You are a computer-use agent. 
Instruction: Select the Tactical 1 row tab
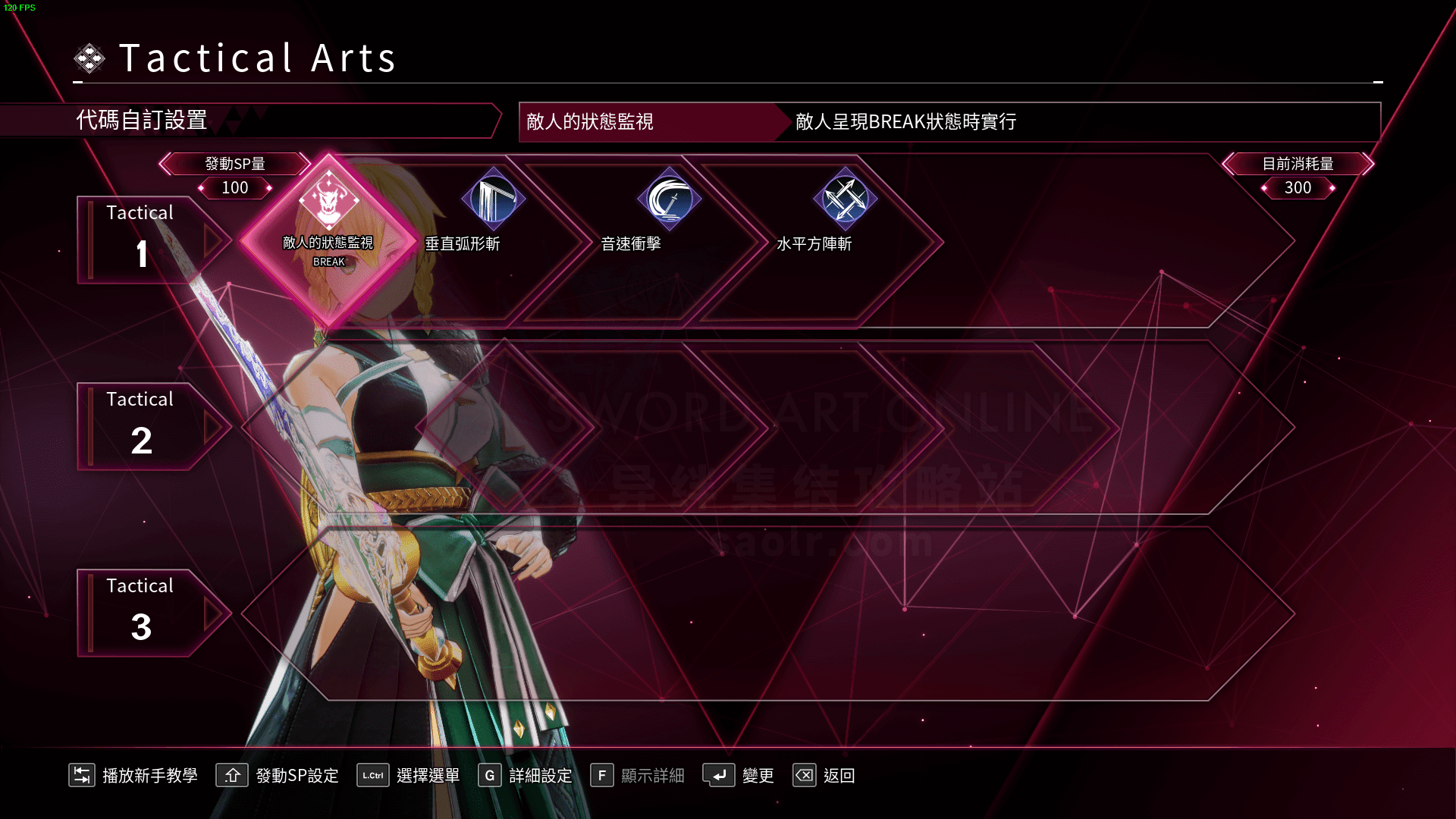point(140,240)
